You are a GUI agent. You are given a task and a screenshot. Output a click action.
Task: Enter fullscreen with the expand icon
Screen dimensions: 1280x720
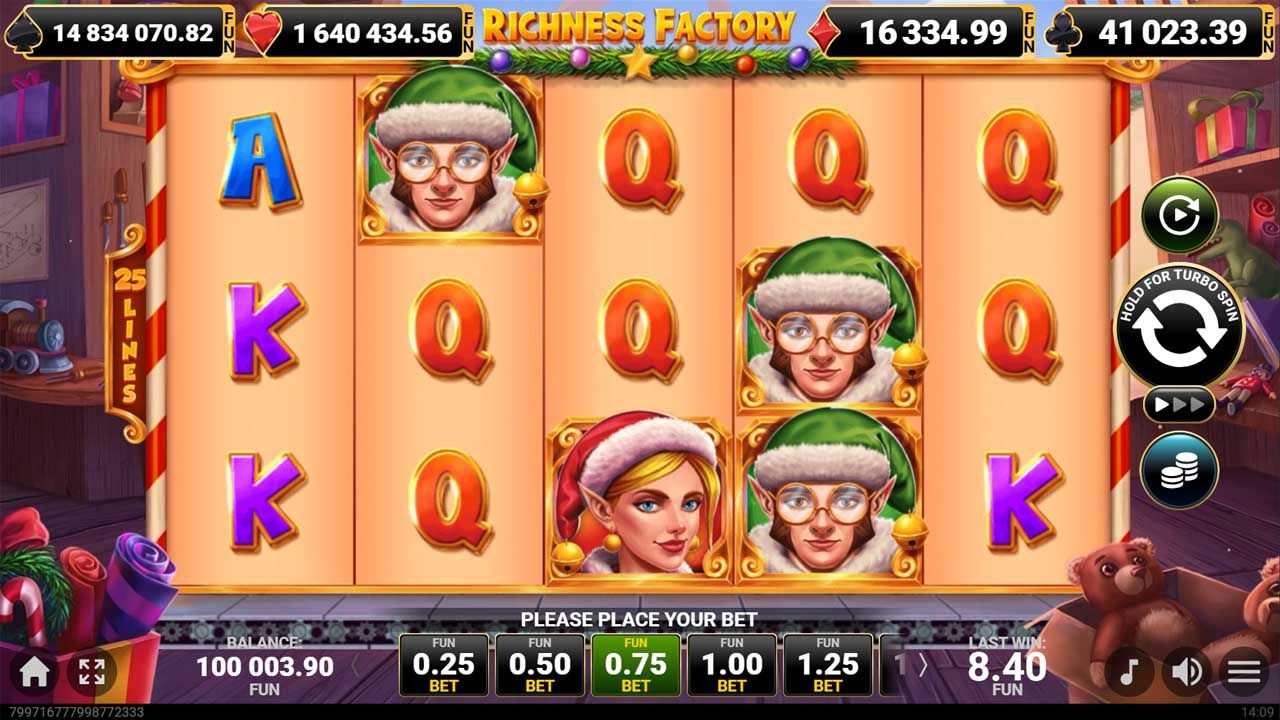(x=93, y=672)
